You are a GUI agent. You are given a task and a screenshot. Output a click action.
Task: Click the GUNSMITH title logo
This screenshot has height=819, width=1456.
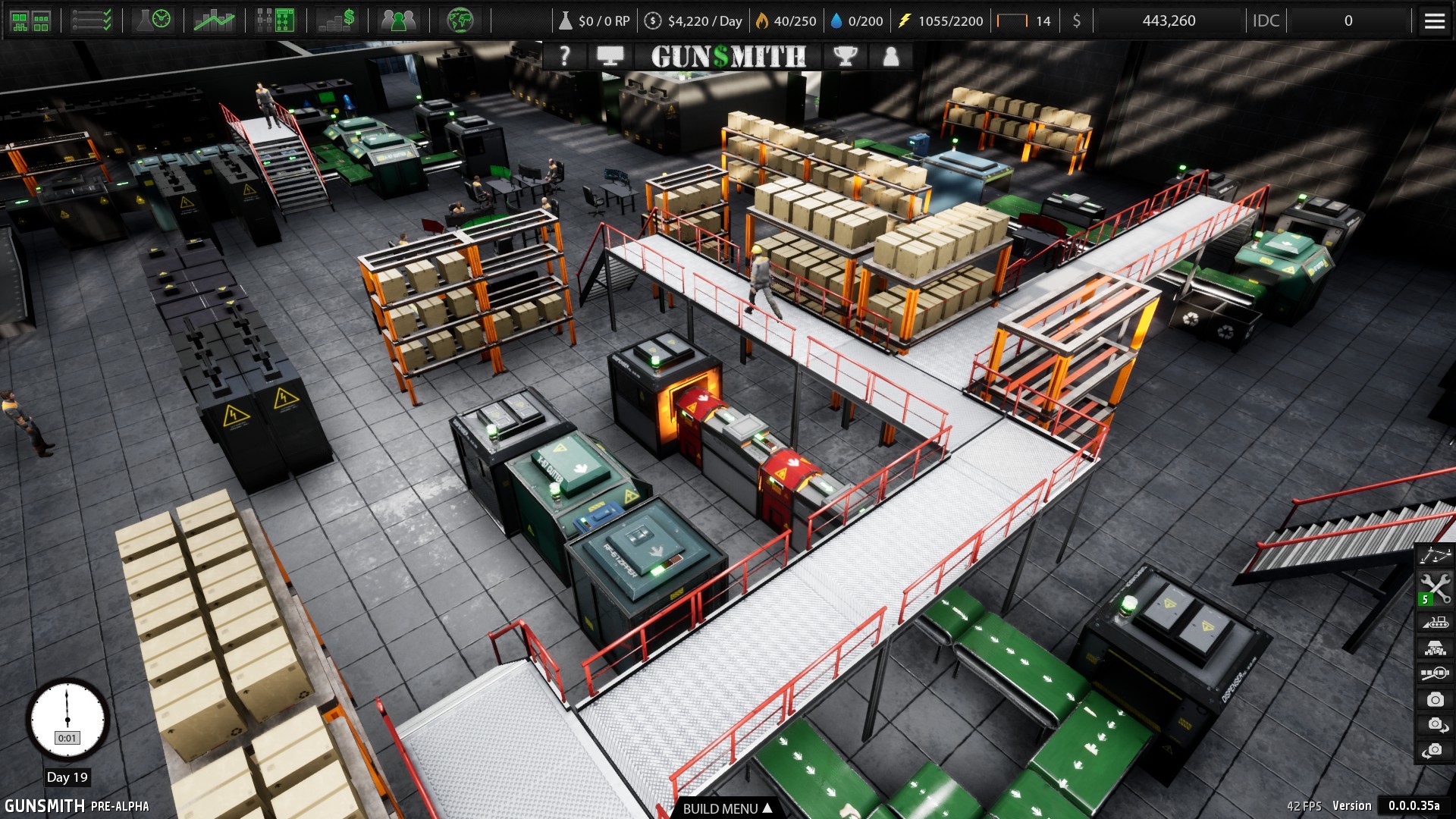[728, 55]
